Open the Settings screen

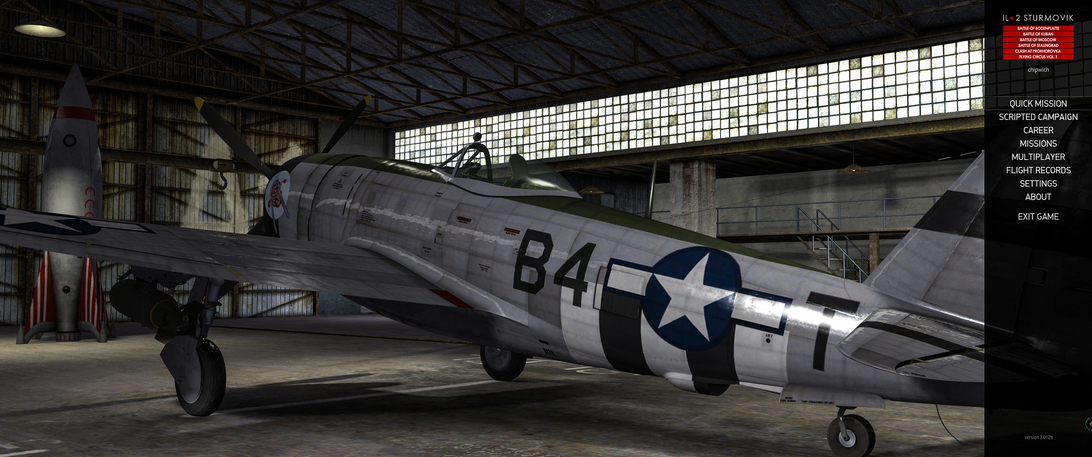1038,184
